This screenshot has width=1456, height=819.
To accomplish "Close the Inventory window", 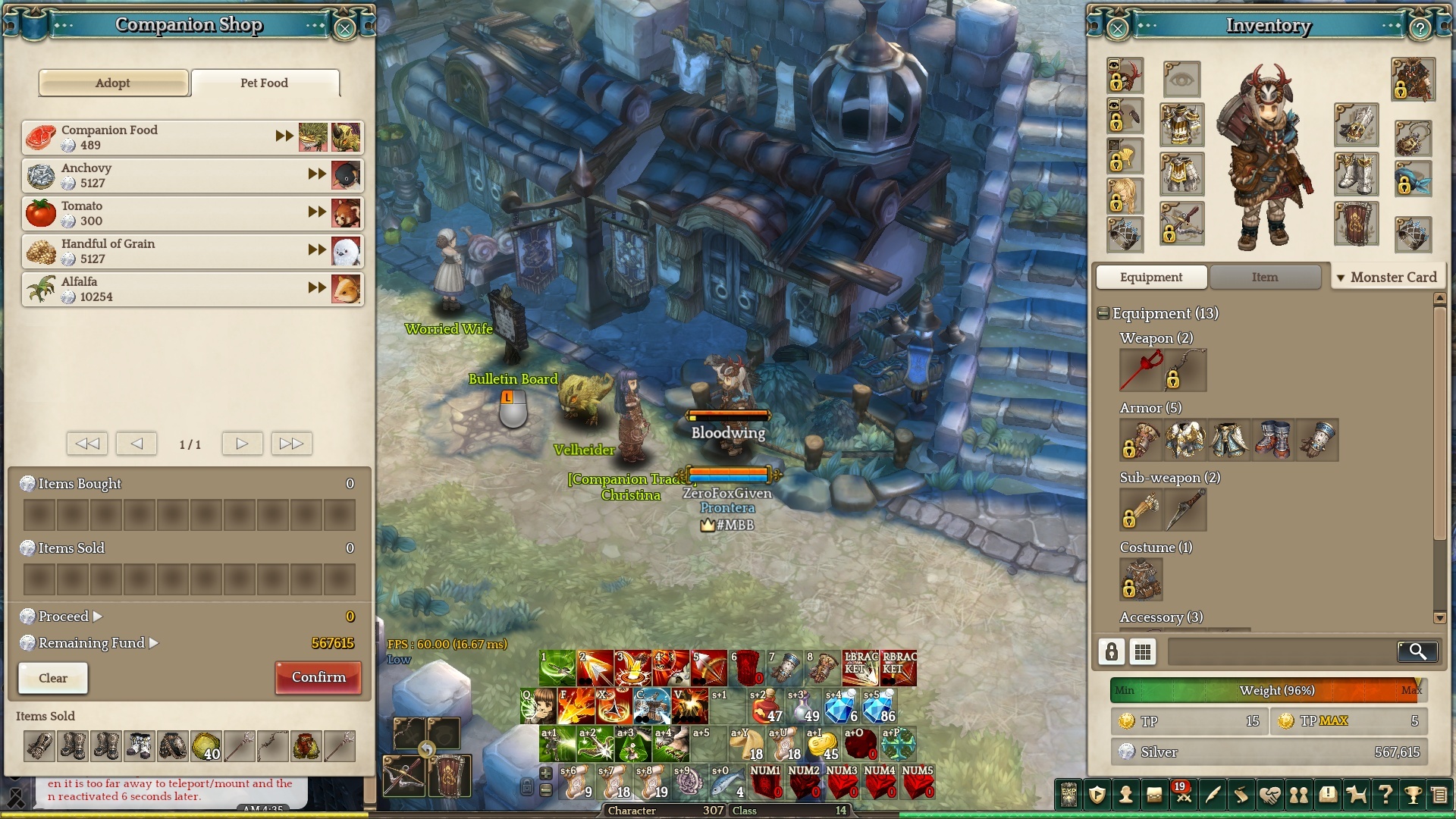I will point(1118,29).
